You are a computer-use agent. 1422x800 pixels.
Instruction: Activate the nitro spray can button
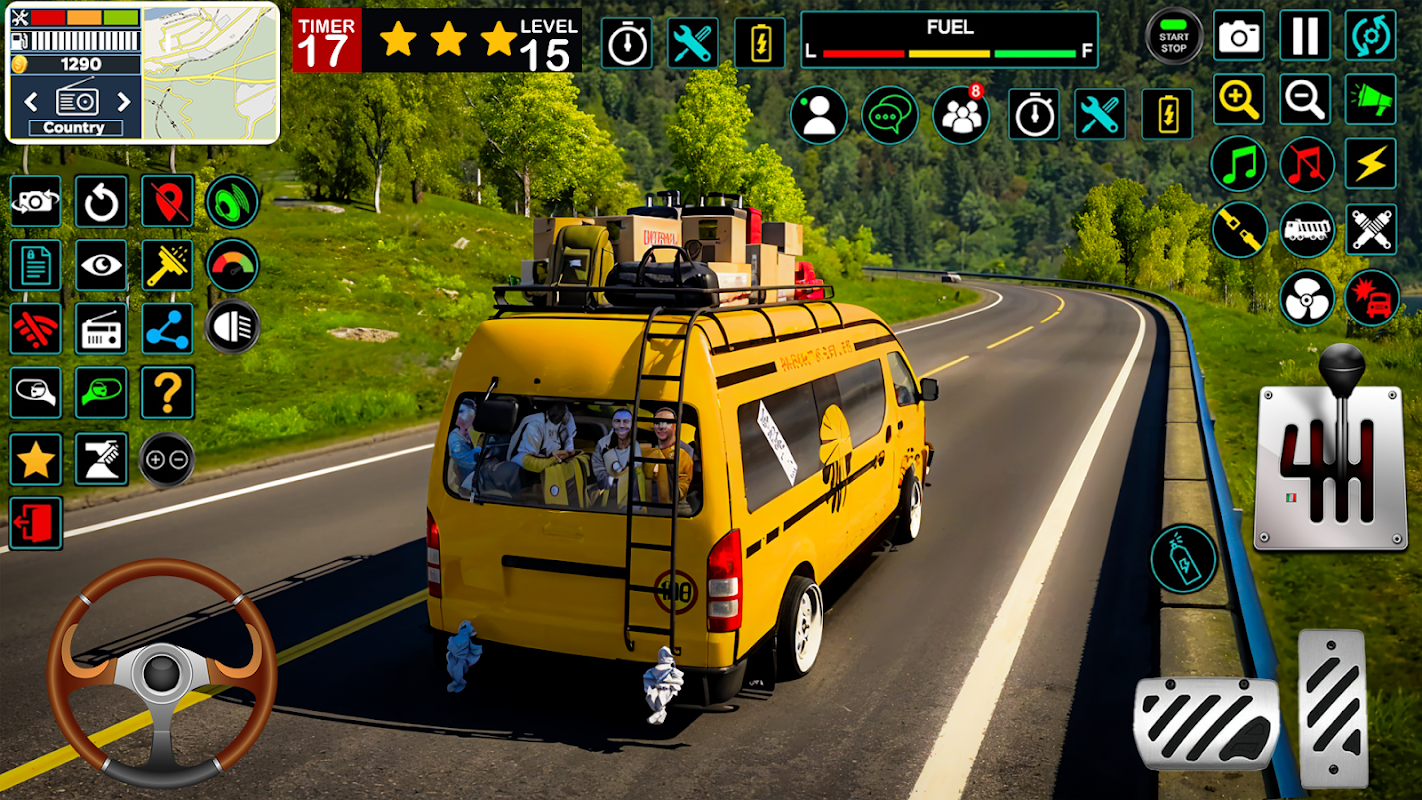[1183, 559]
